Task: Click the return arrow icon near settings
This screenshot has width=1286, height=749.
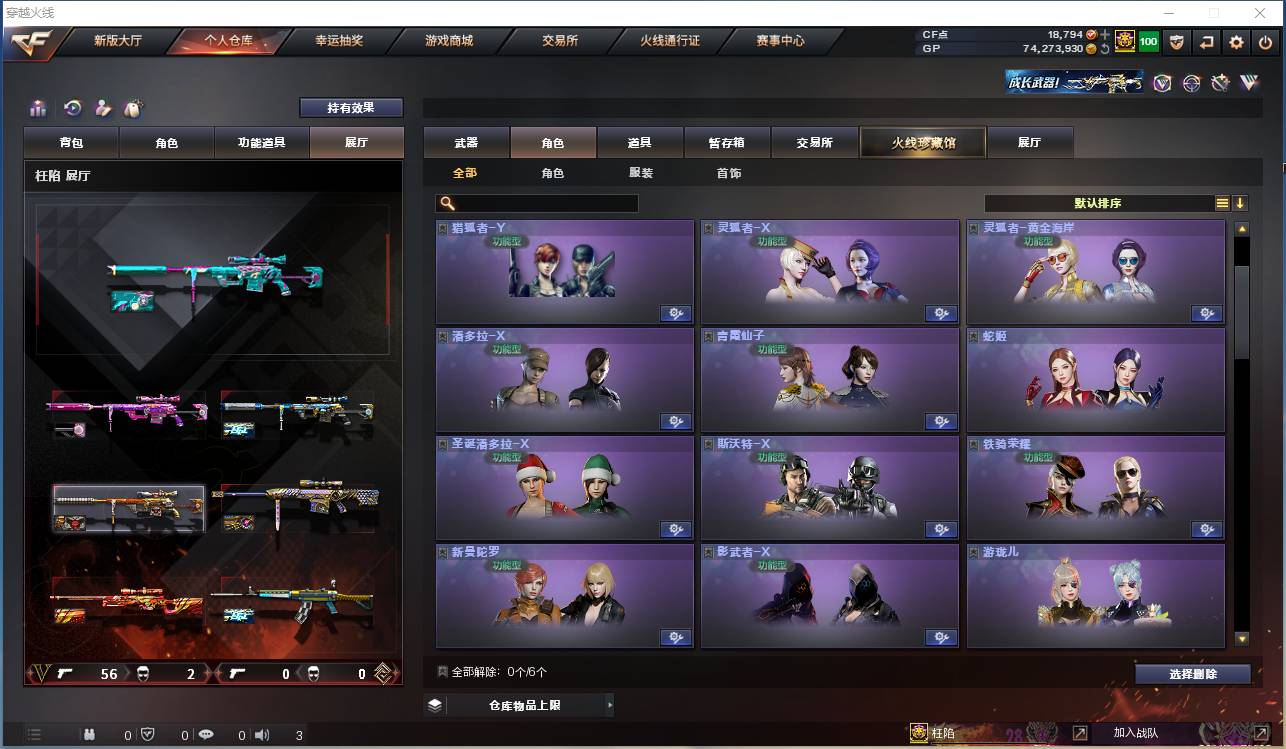Action: [x=1209, y=41]
